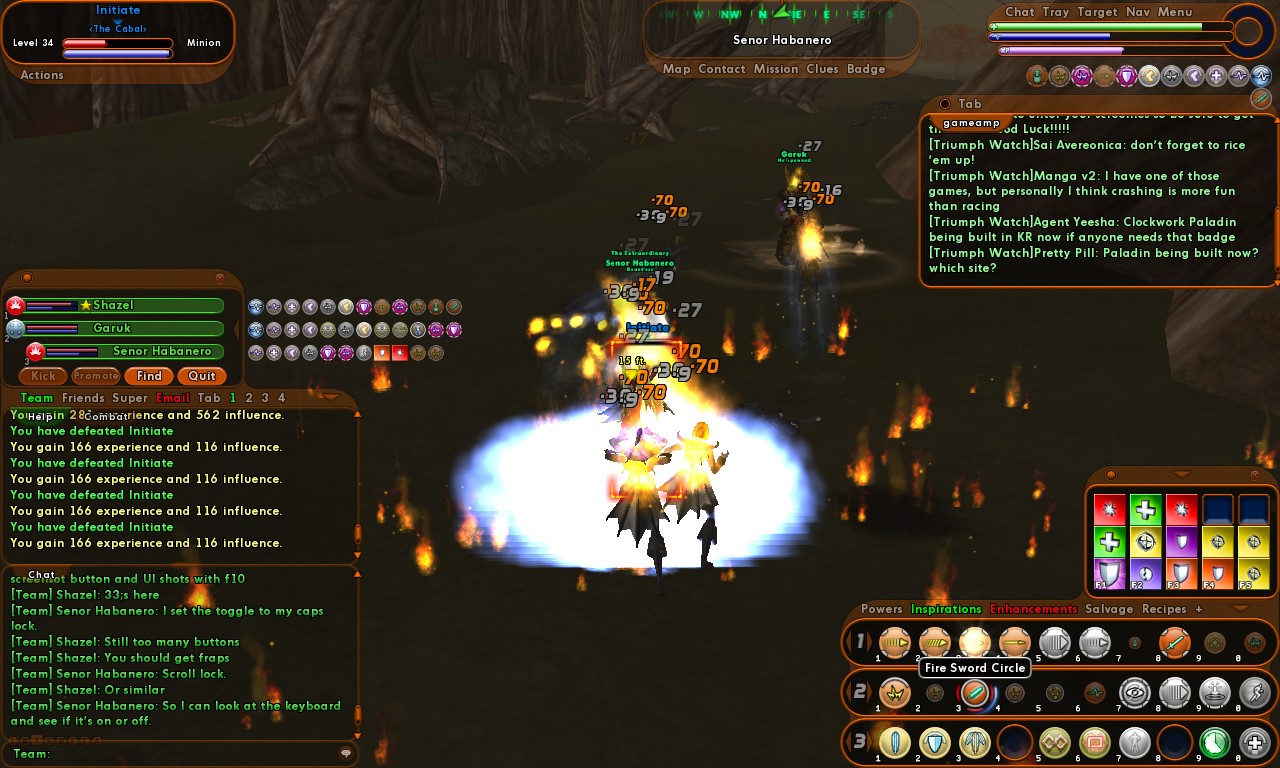The image size is (1280, 768).
Task: Open the Salvage tab
Action: tap(1109, 609)
